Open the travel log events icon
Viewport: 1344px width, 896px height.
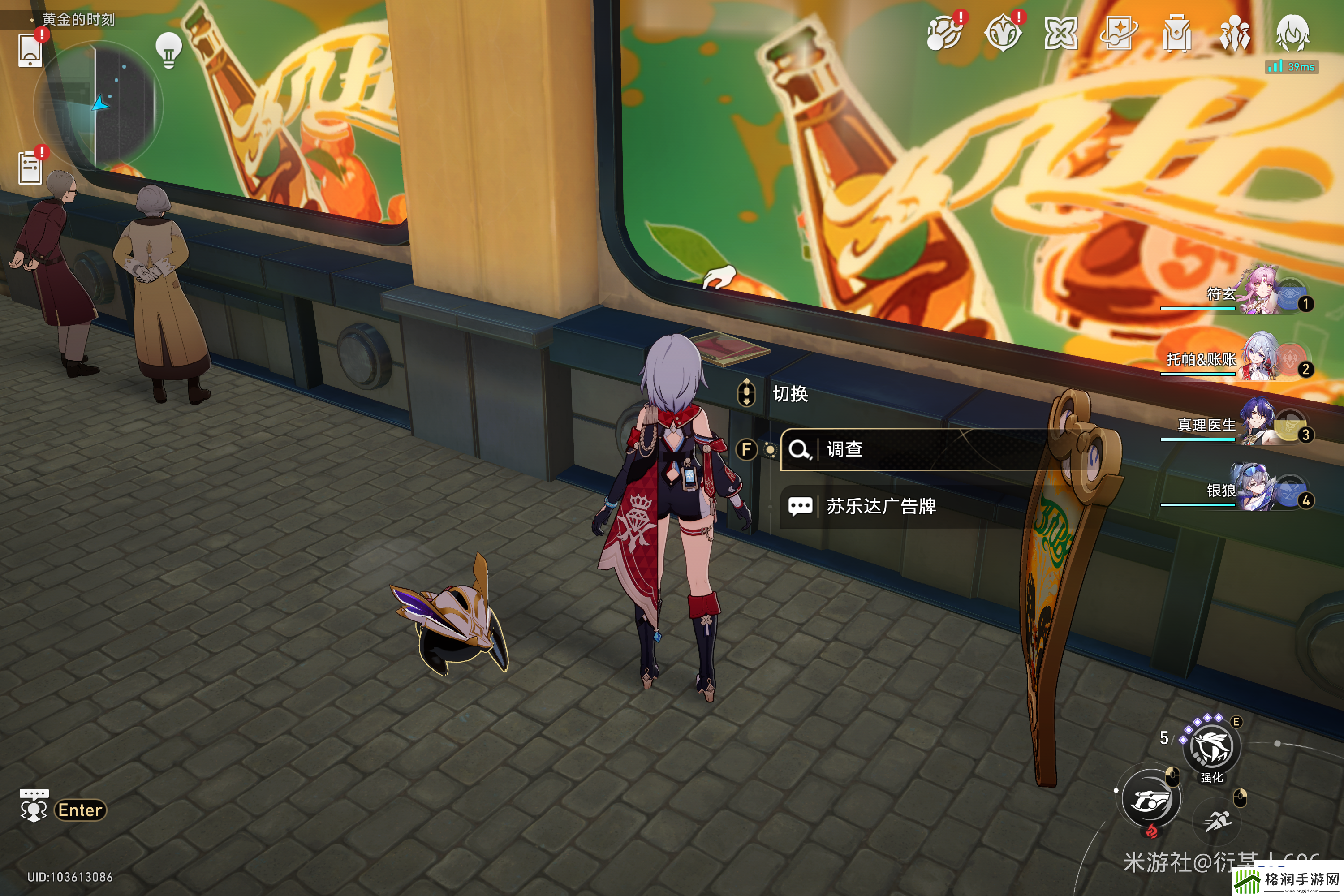point(944,33)
